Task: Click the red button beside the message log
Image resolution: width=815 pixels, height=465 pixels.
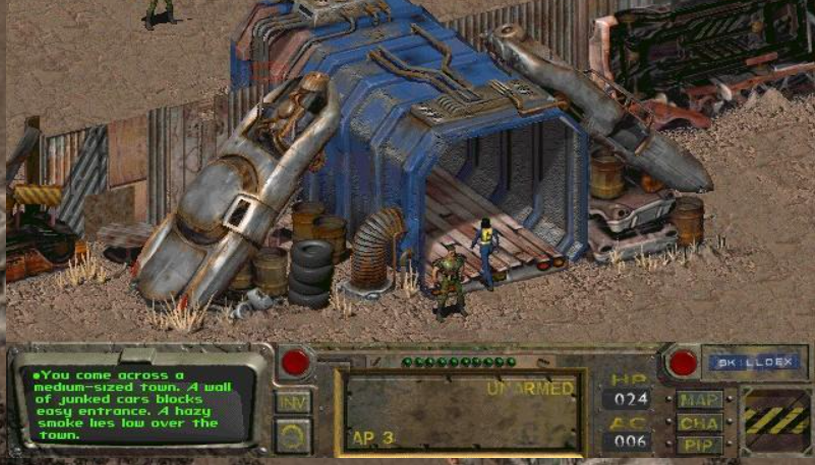Action: 295,362
